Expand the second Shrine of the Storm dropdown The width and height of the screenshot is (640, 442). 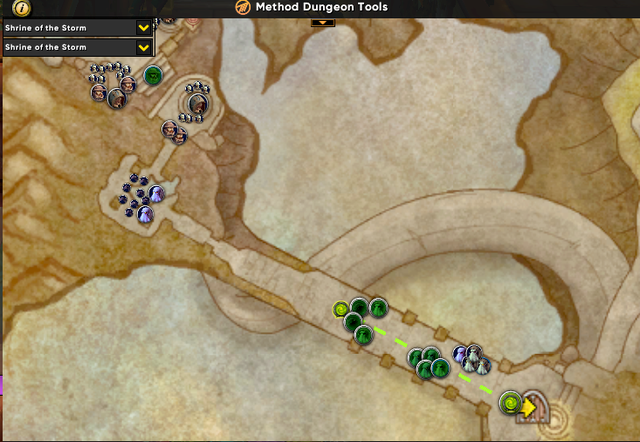click(144, 47)
